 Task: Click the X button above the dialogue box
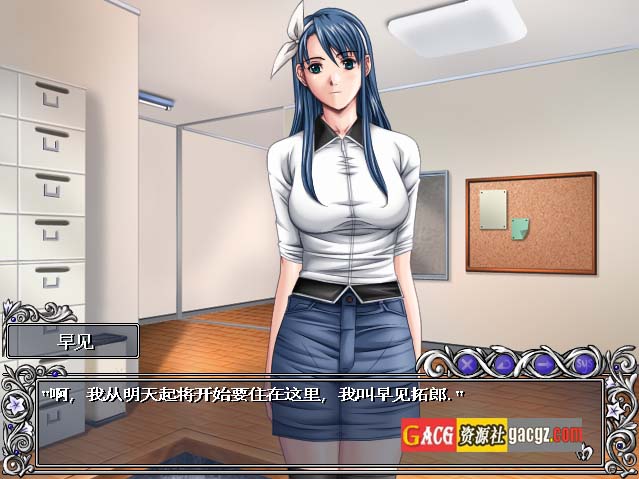coord(466,364)
